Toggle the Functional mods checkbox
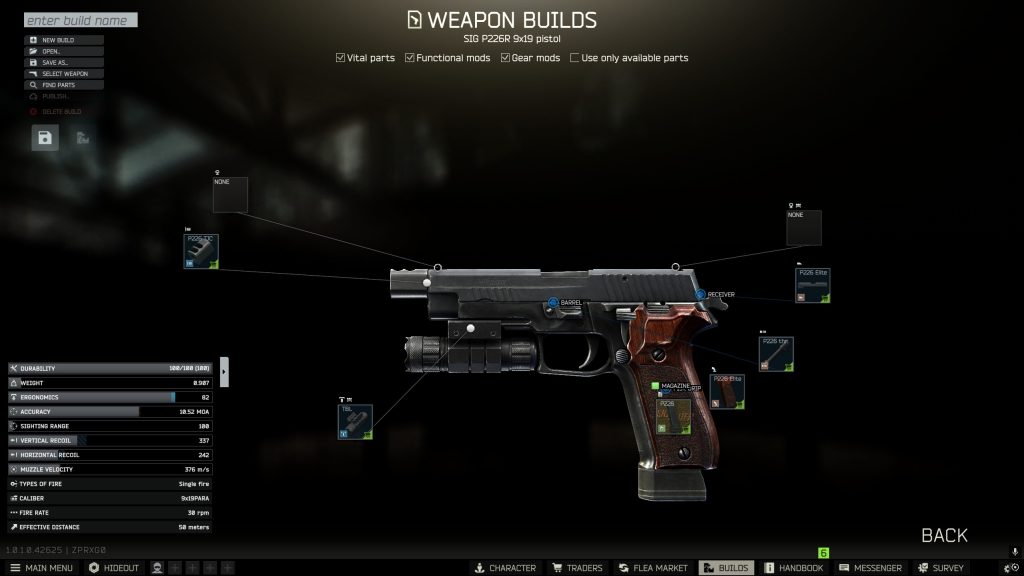1024x576 pixels. coord(410,58)
